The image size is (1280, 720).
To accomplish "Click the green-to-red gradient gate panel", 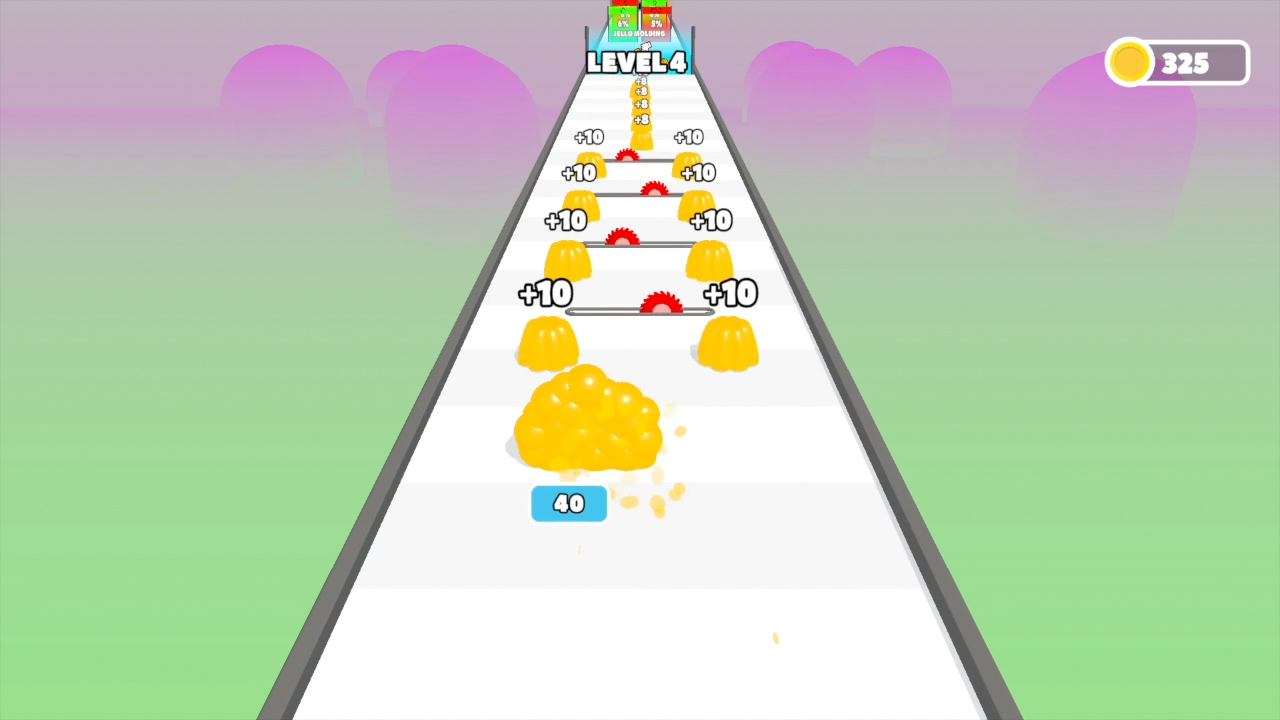I will tap(655, 18).
